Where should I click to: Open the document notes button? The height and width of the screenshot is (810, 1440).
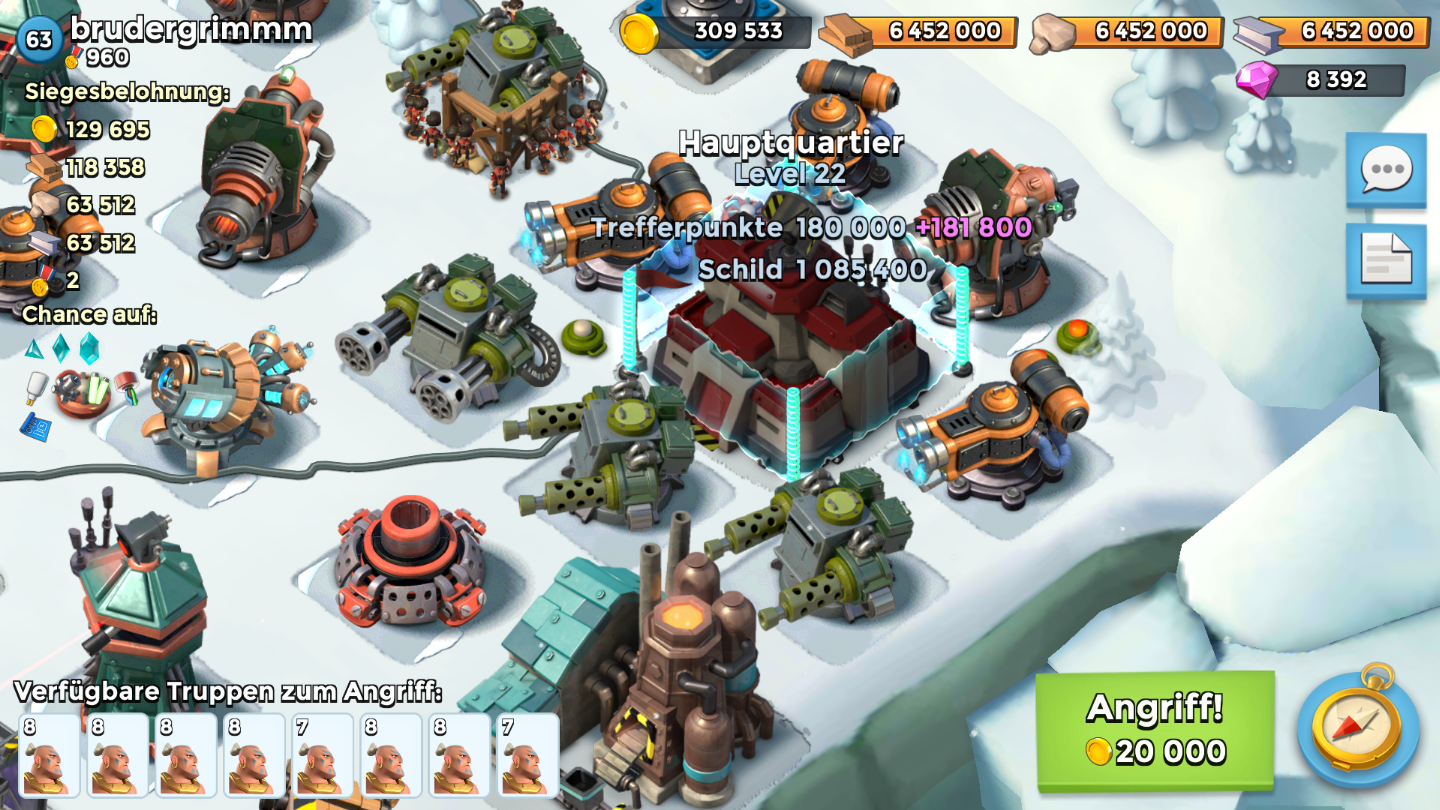[1385, 260]
